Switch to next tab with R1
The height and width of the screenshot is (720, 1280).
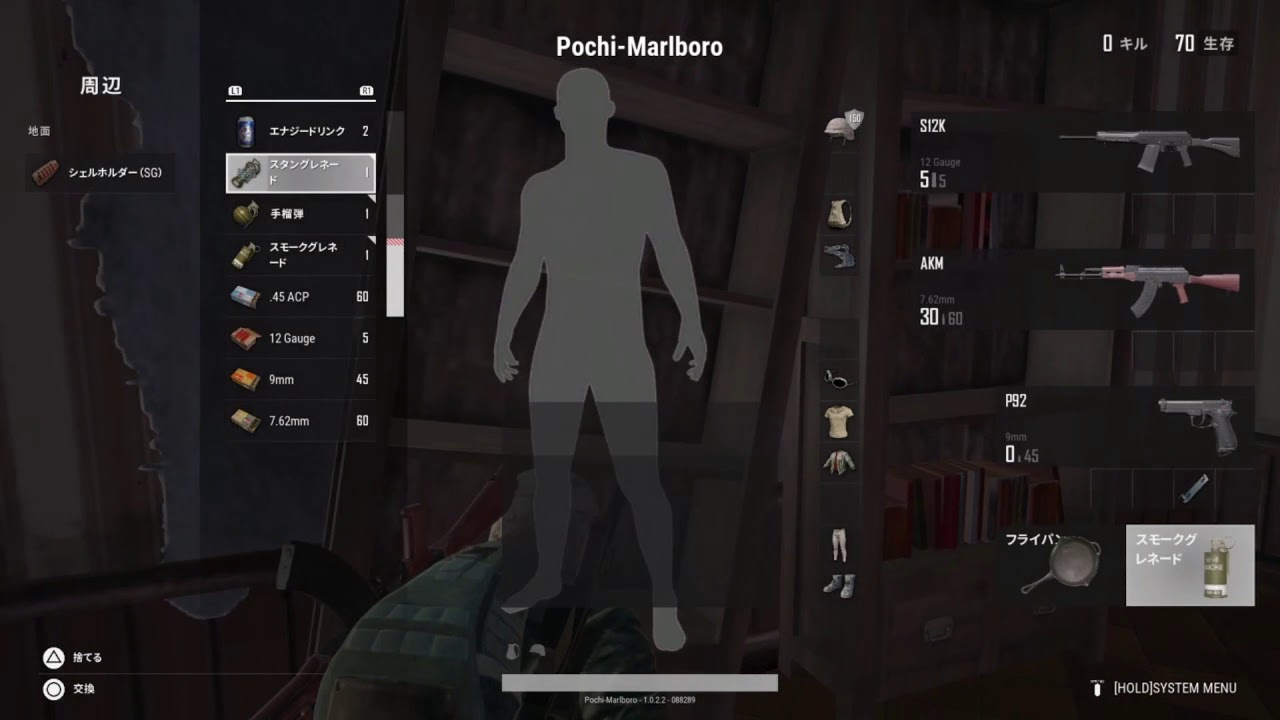point(368,90)
